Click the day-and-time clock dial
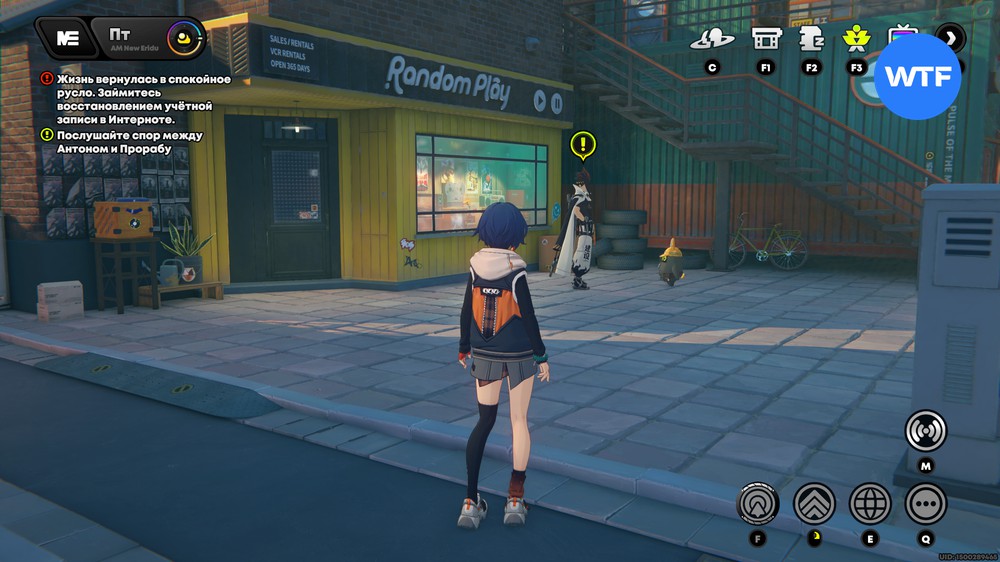Viewport: 1000px width, 562px height. point(184,40)
